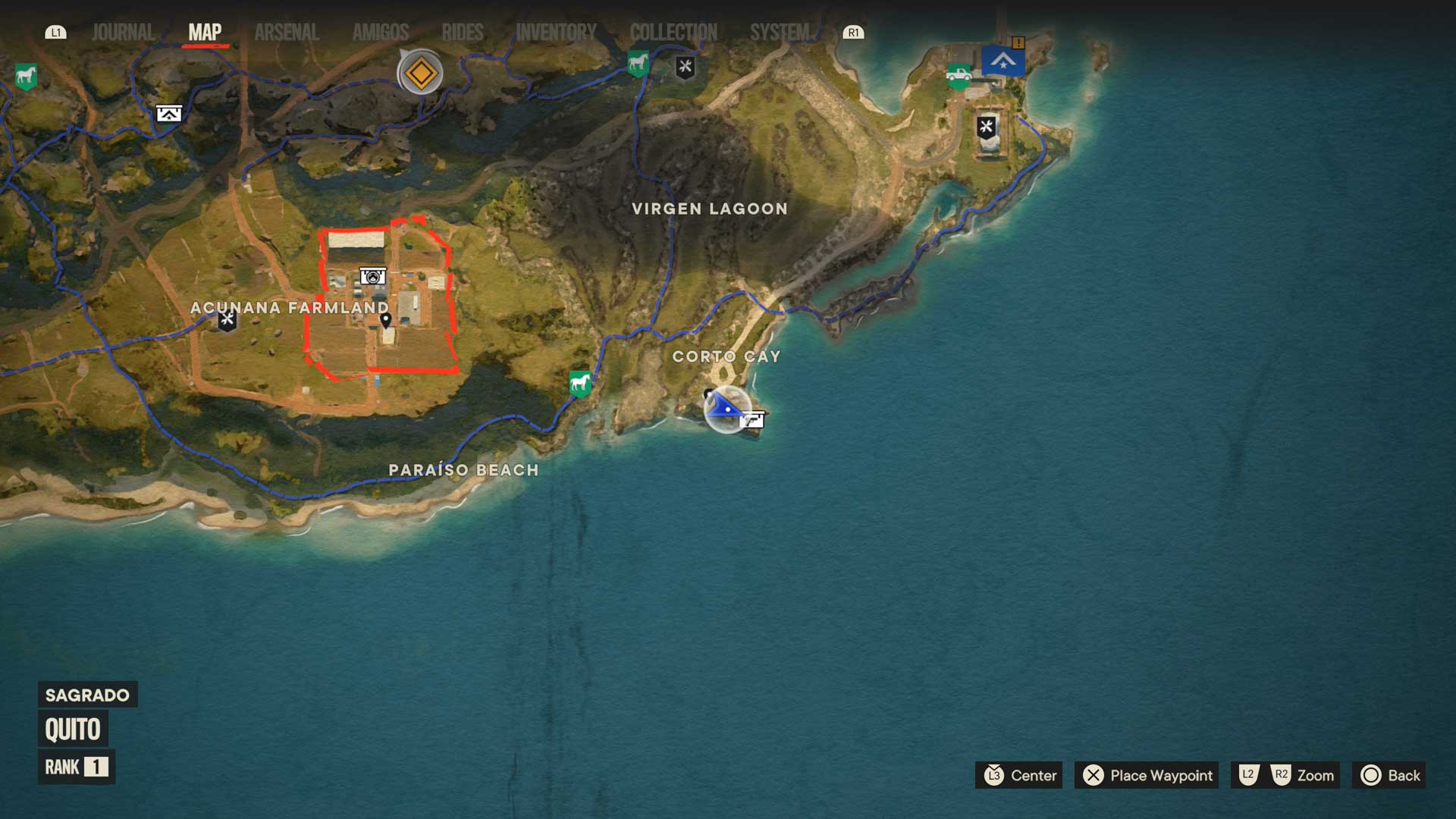1456x819 pixels.
Task: Select the active Map tab
Action: click(x=205, y=33)
